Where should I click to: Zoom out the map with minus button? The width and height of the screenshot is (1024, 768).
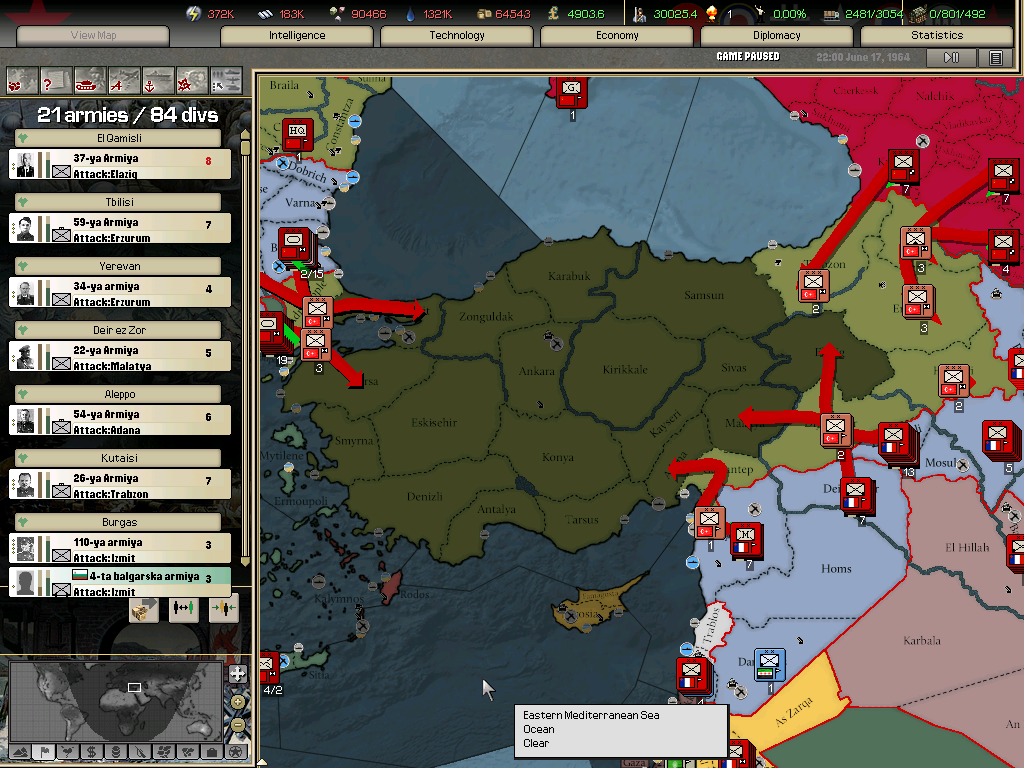click(x=238, y=726)
